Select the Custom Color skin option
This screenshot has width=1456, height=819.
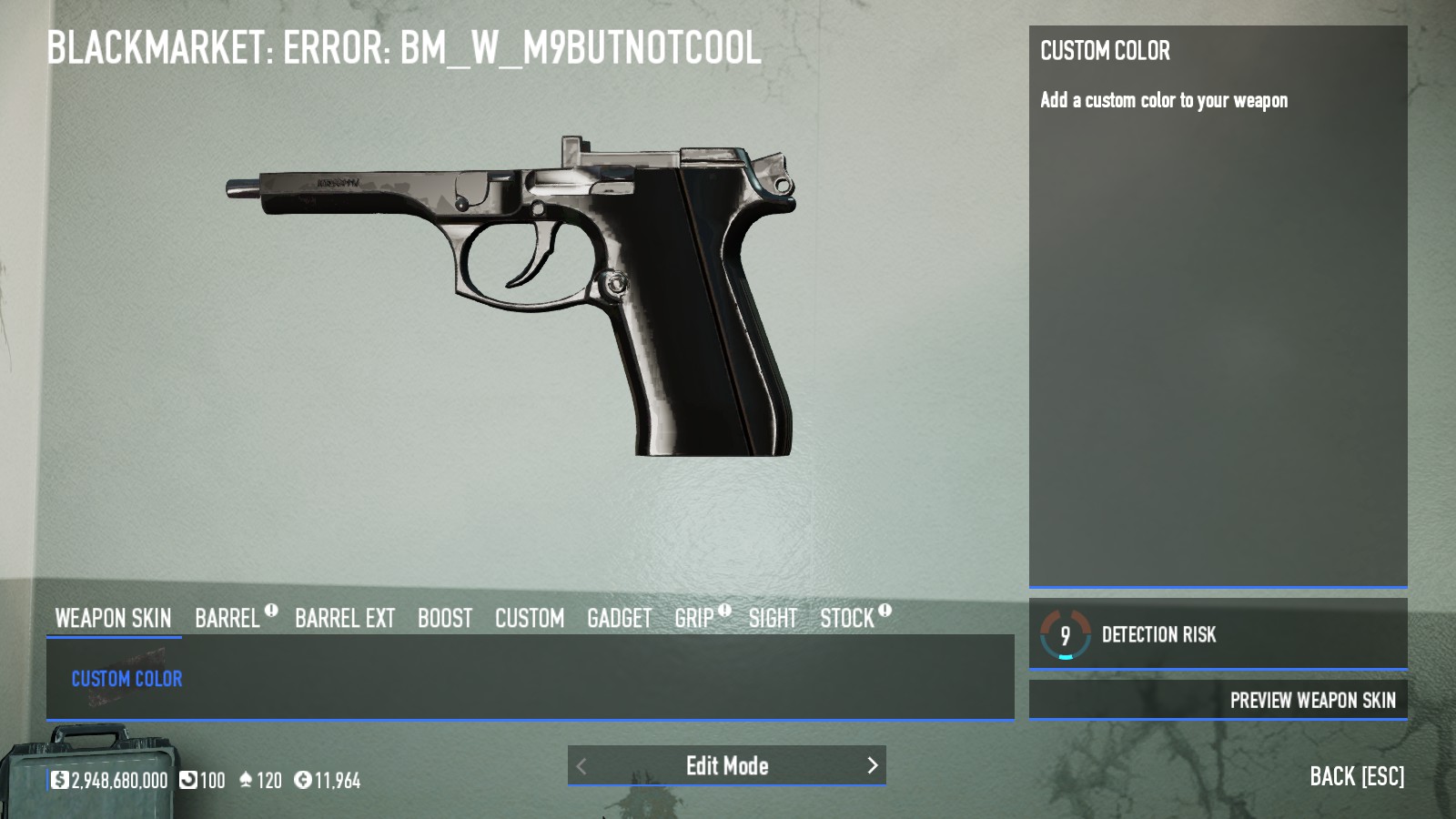click(x=126, y=679)
